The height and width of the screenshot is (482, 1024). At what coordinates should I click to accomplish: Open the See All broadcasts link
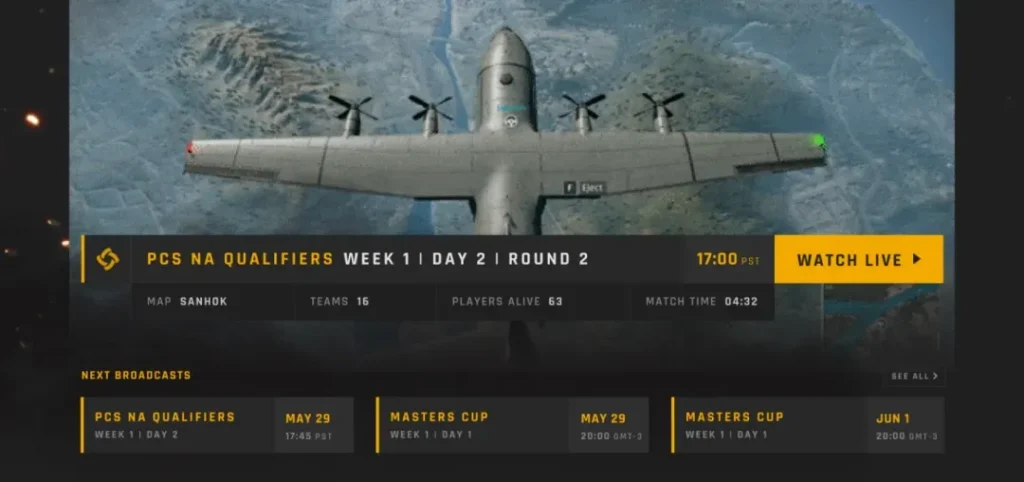click(915, 377)
